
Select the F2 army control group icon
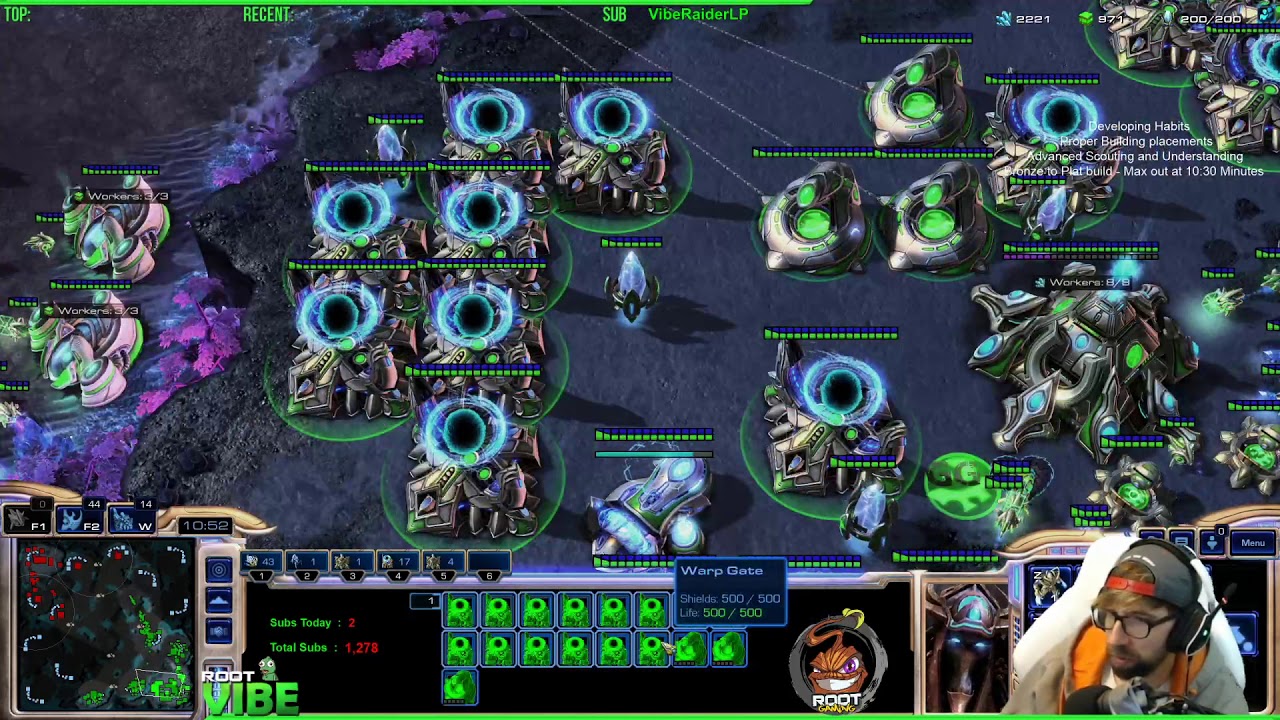pos(78,520)
